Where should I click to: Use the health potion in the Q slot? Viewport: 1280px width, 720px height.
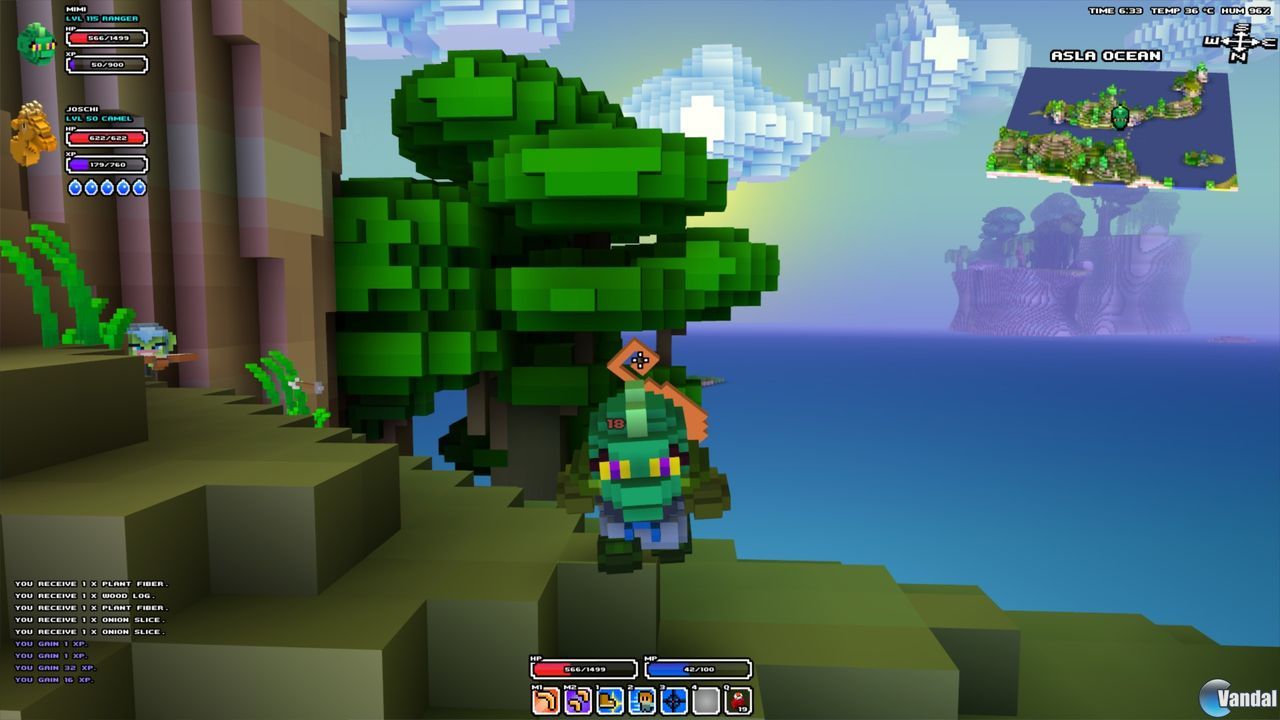(x=737, y=701)
